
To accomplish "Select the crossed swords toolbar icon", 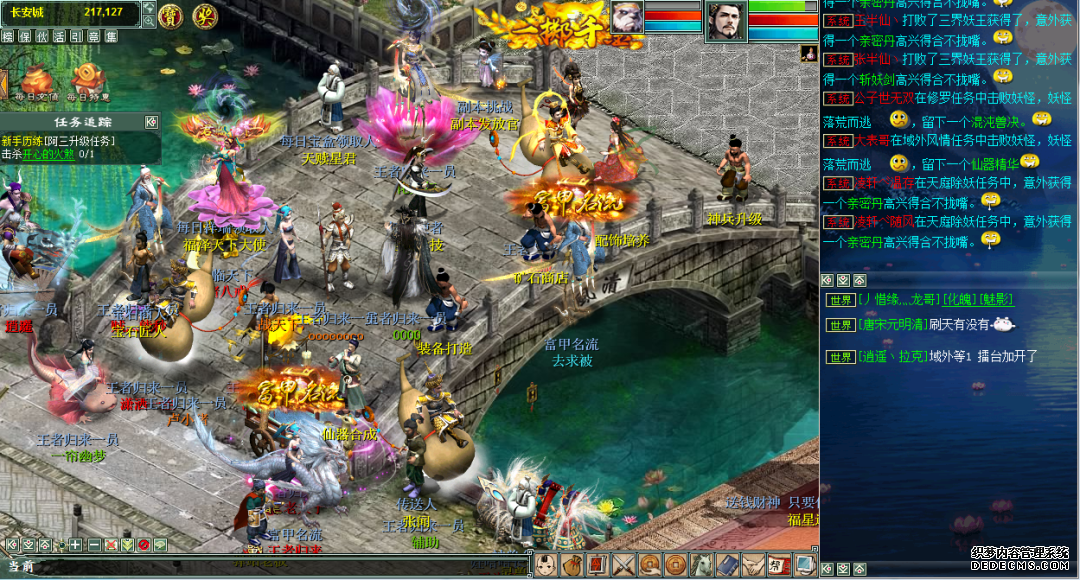I will [x=624, y=565].
